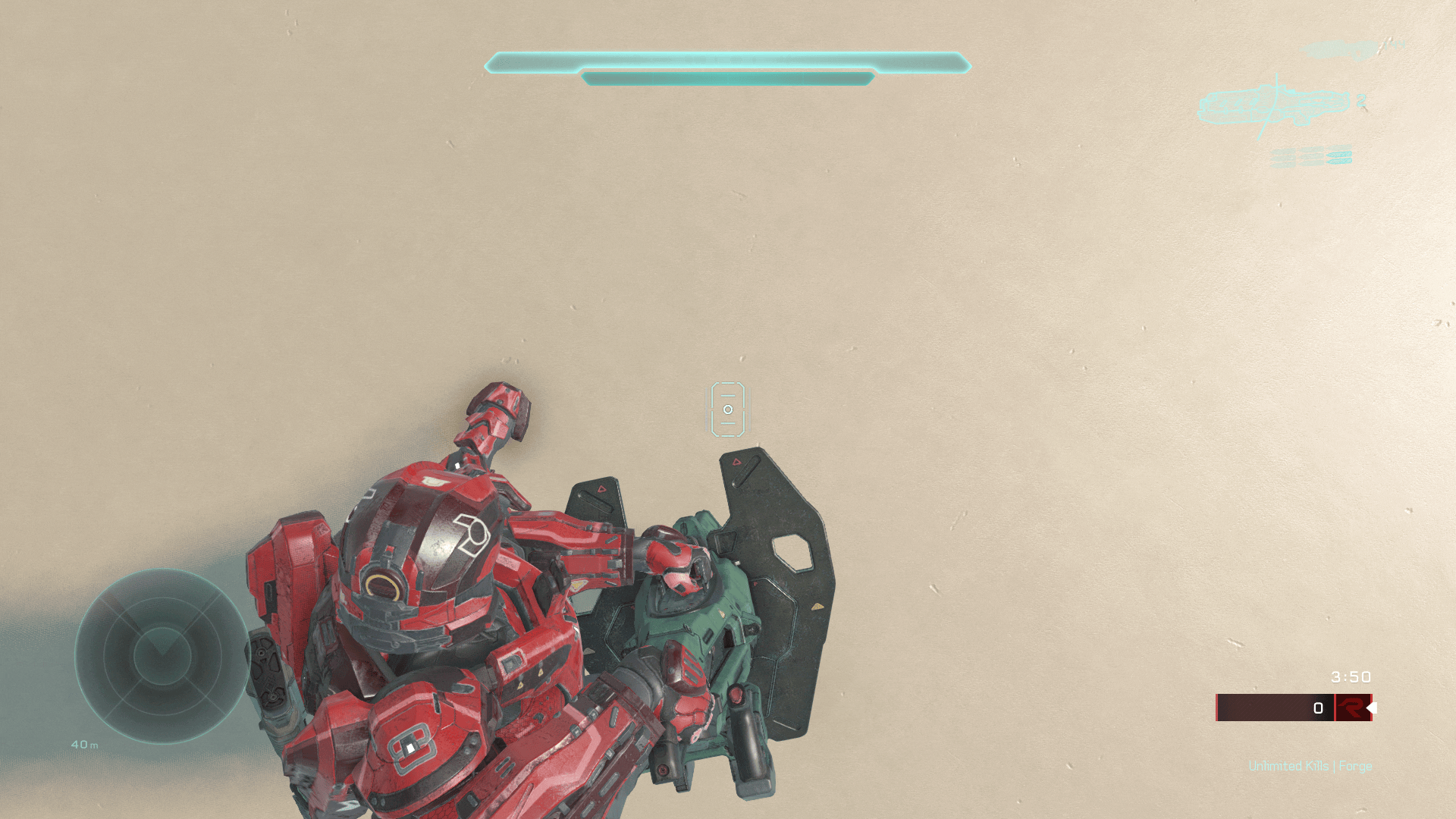
Task: Click the grenade count showing 2
Action: coord(1361,101)
